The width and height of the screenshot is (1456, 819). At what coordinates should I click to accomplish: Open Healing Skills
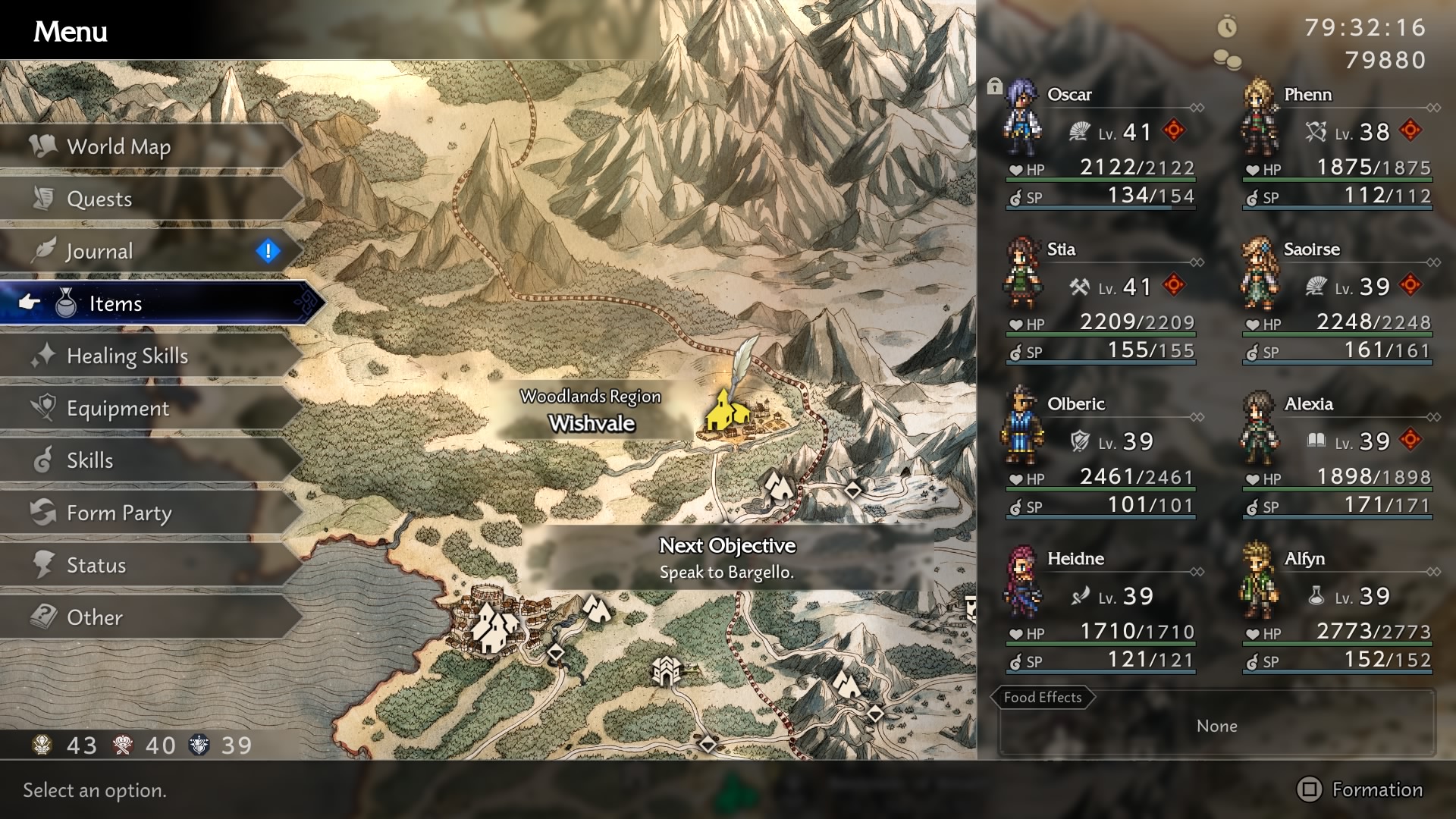(127, 356)
